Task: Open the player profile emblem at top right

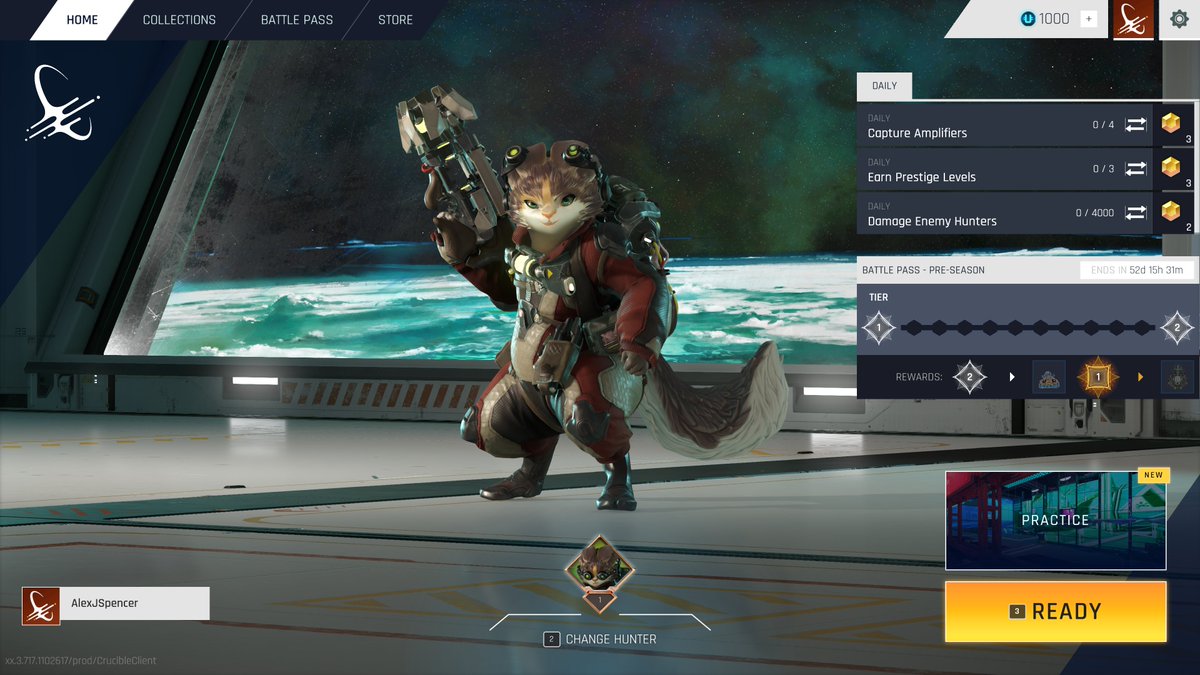Action: click(x=1133, y=19)
